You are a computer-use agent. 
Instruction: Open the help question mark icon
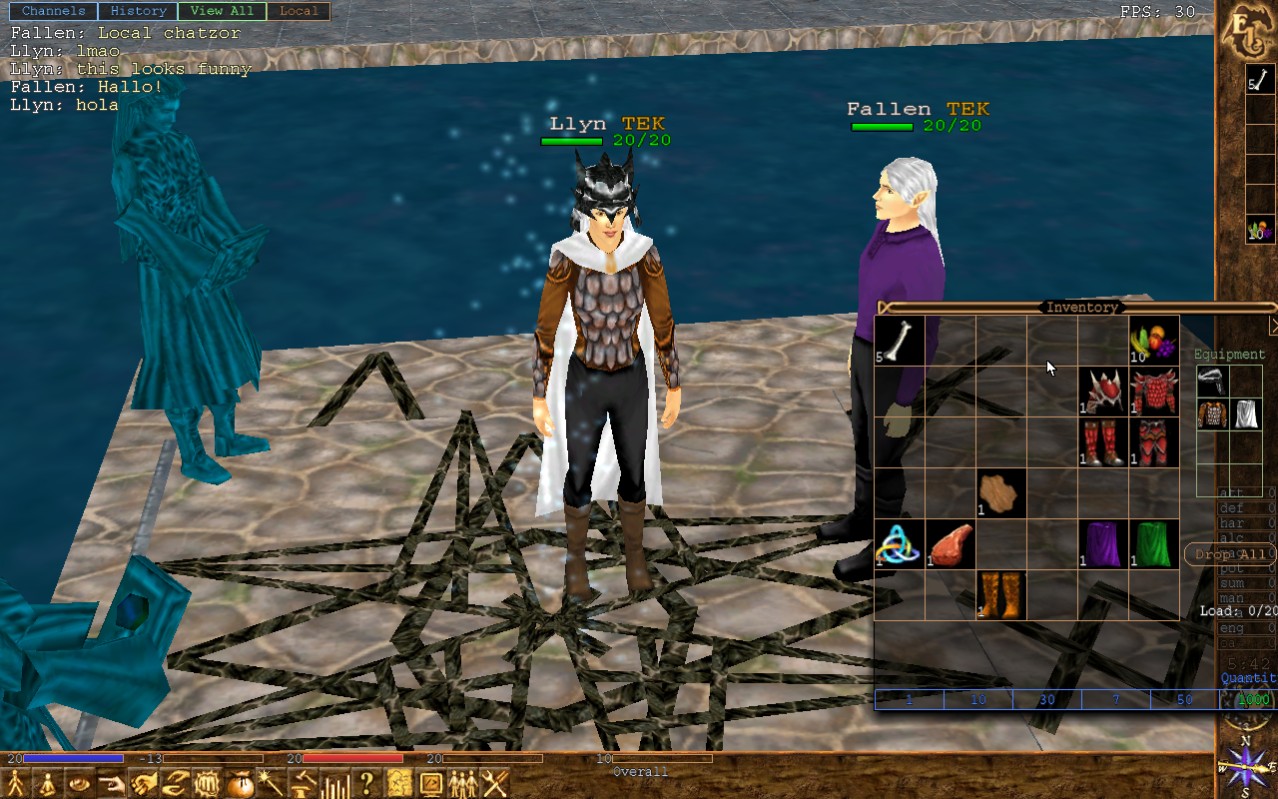[x=367, y=783]
